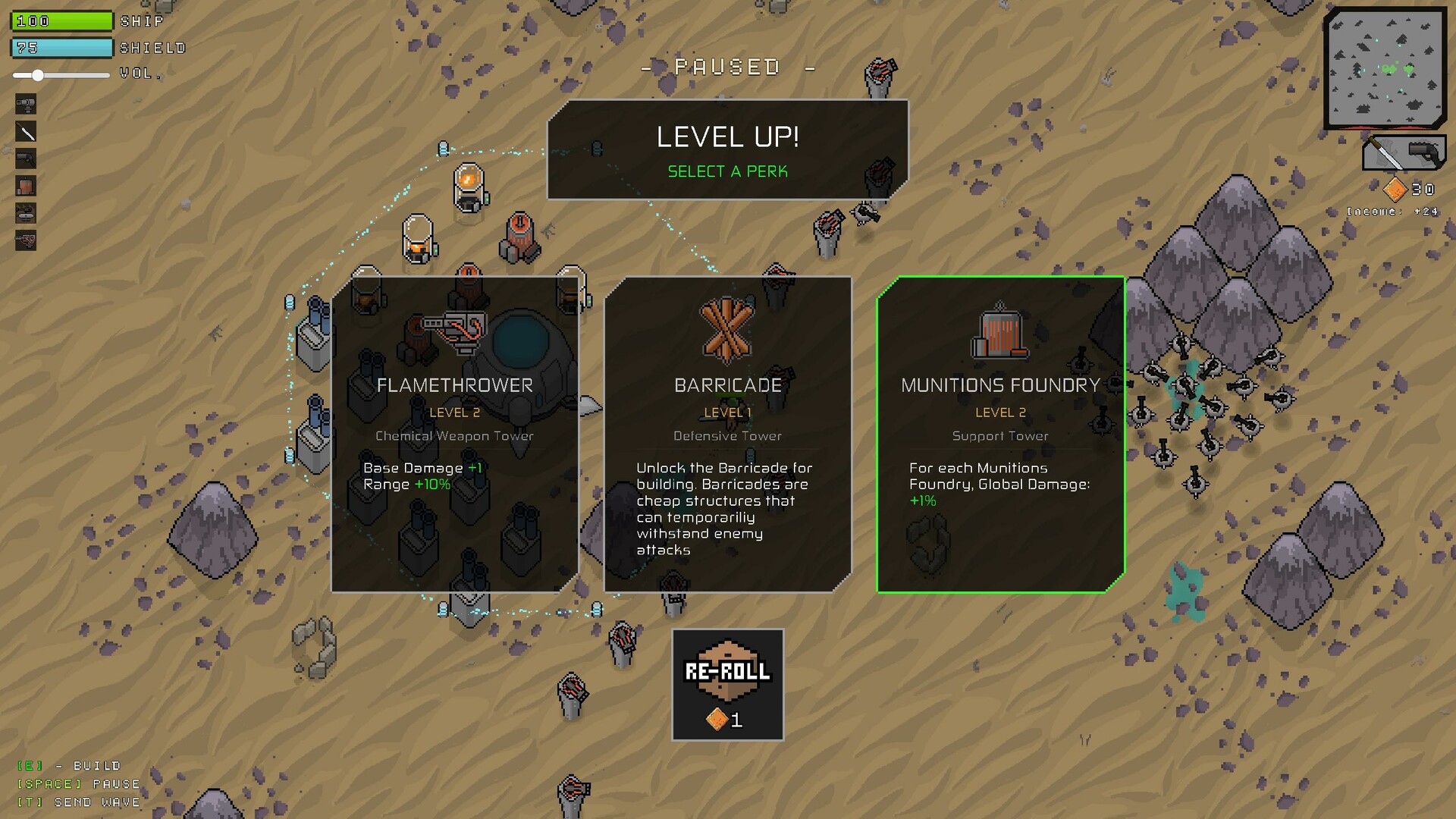Select the red foundry icon in the sidebar
This screenshot has height=819, width=1456.
pos(25,186)
